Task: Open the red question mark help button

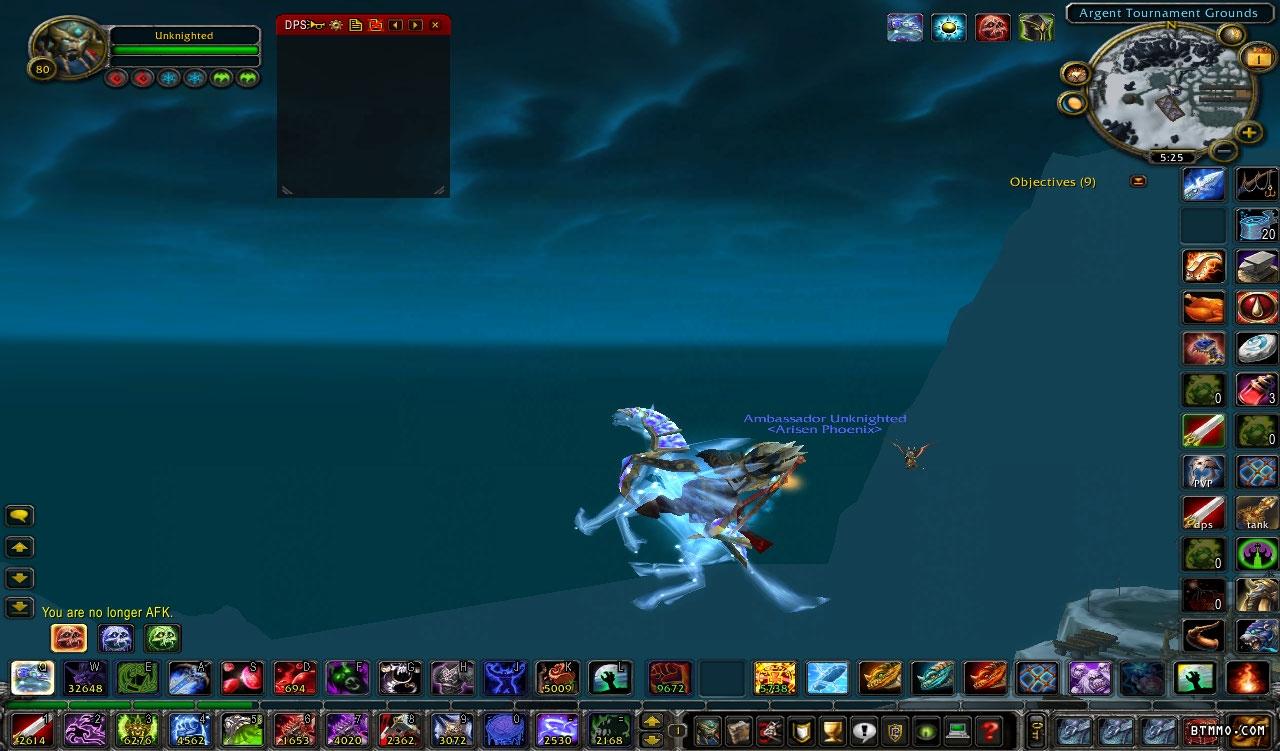Action: tap(990, 731)
